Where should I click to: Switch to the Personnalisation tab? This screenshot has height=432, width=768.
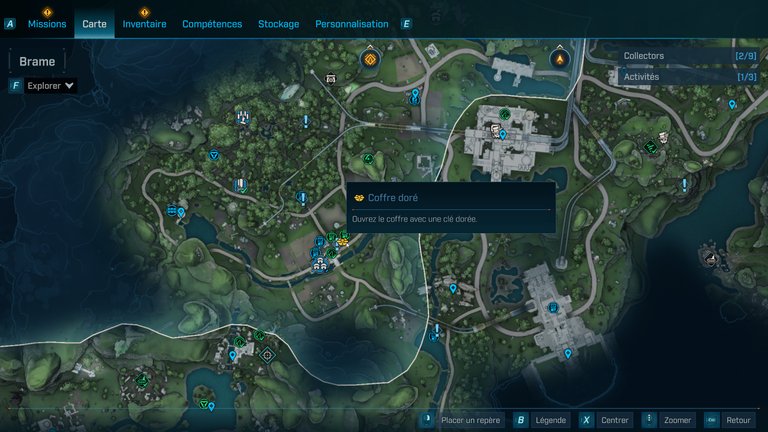[x=351, y=24]
